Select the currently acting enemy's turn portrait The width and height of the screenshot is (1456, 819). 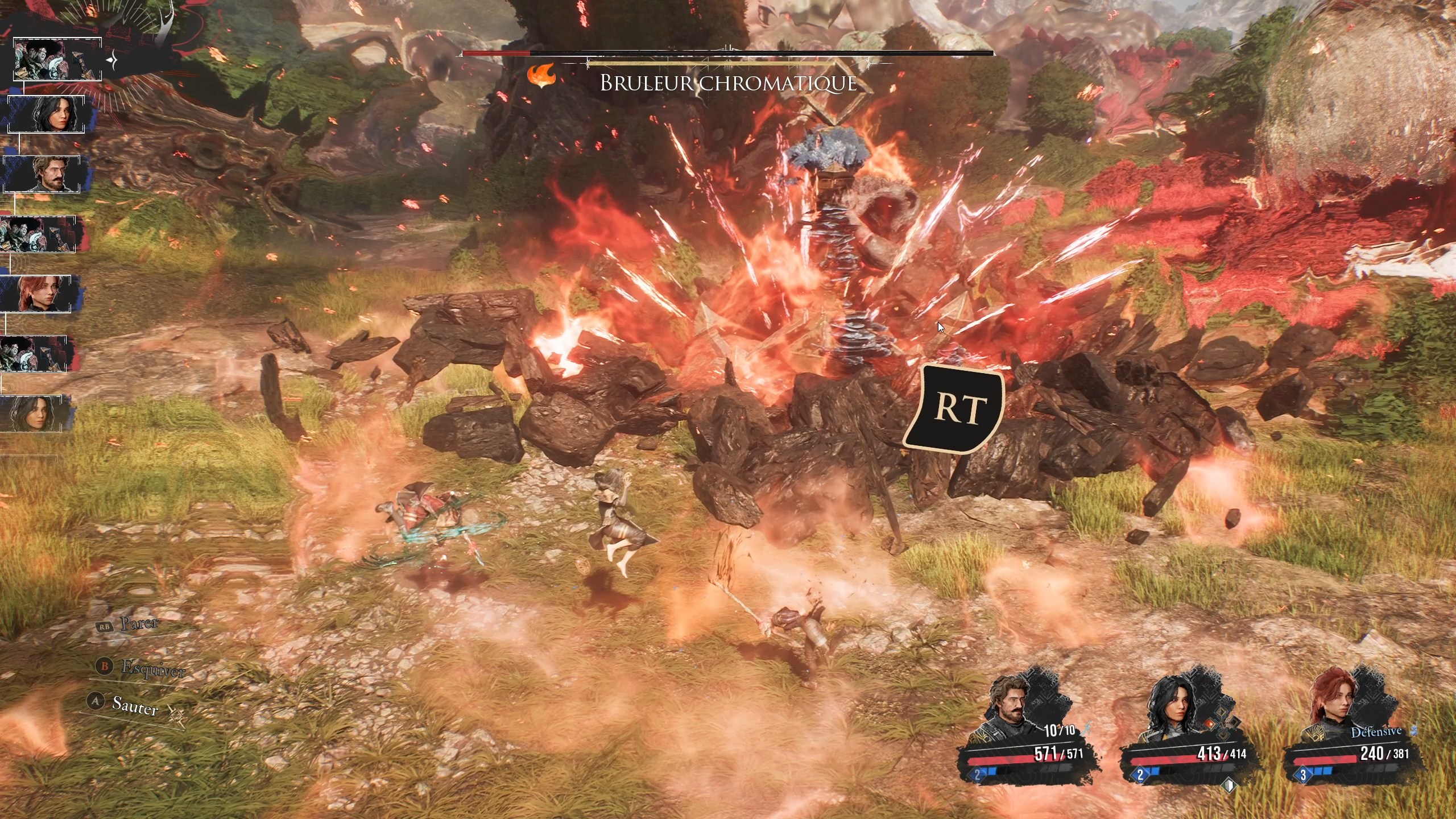coord(57,59)
